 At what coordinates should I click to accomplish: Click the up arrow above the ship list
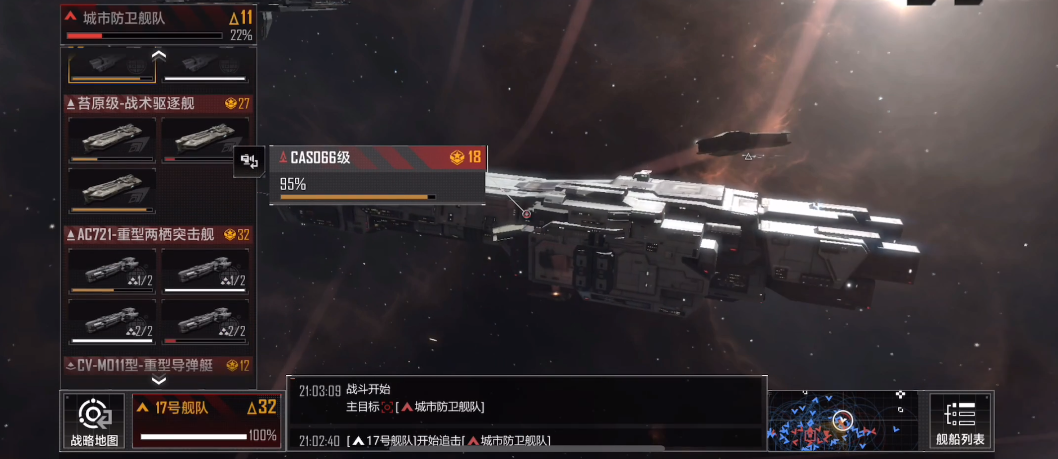click(x=158, y=54)
